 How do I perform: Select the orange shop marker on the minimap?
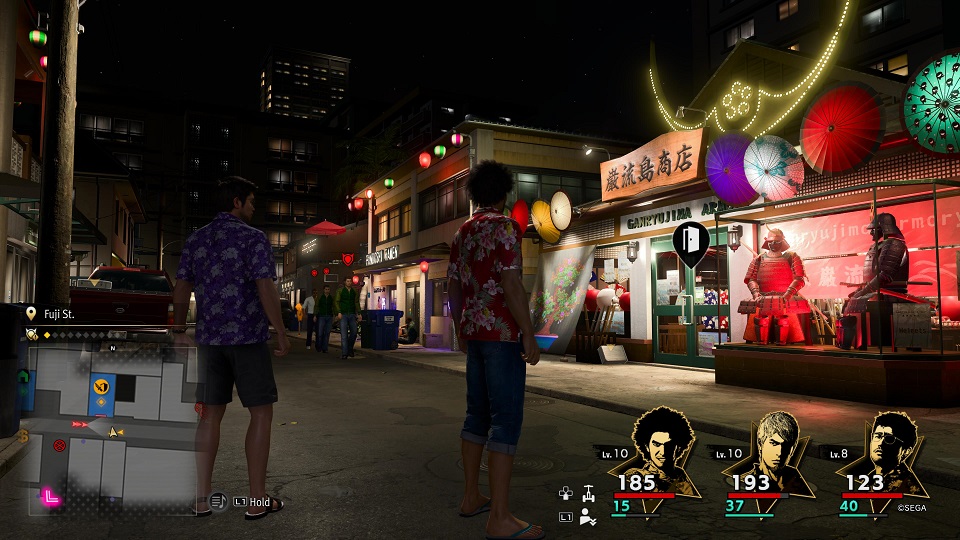click(100, 385)
